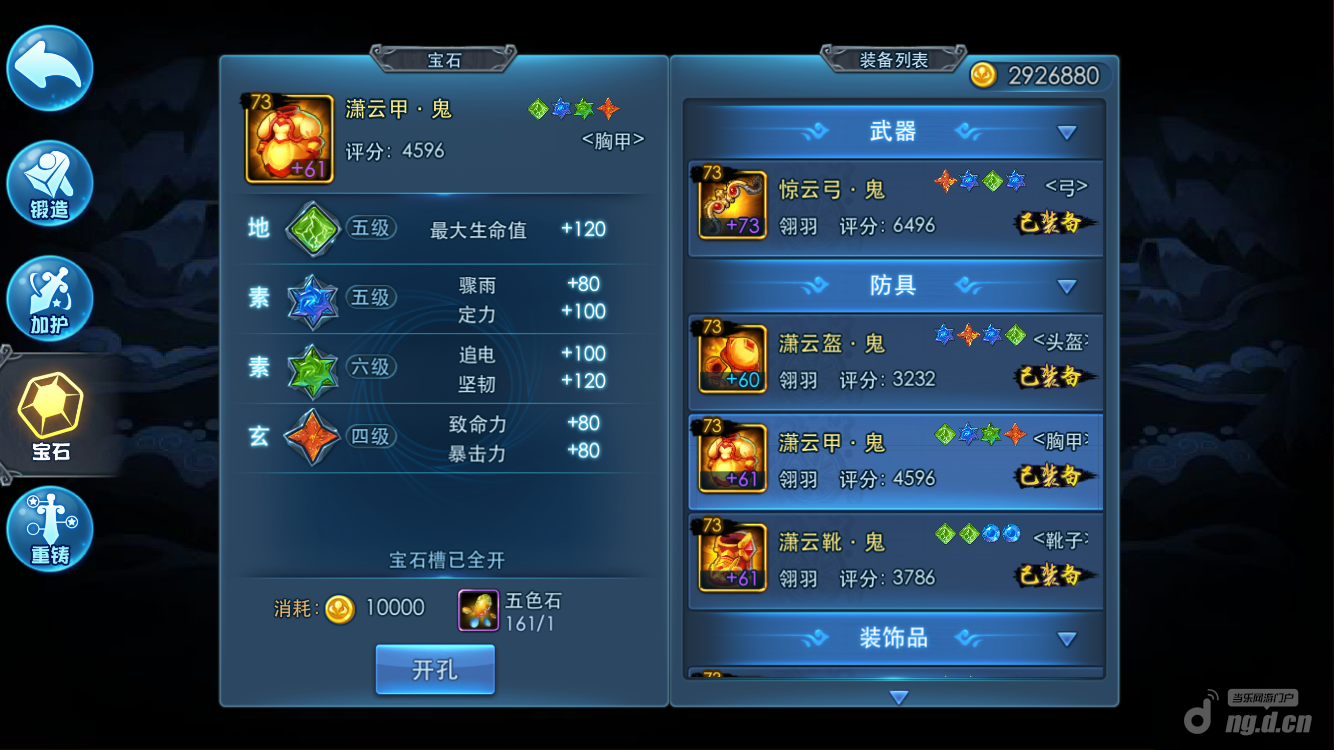The width and height of the screenshot is (1334, 750).
Task: Select the 惊云弓·鬼 bow row
Action: (896, 205)
